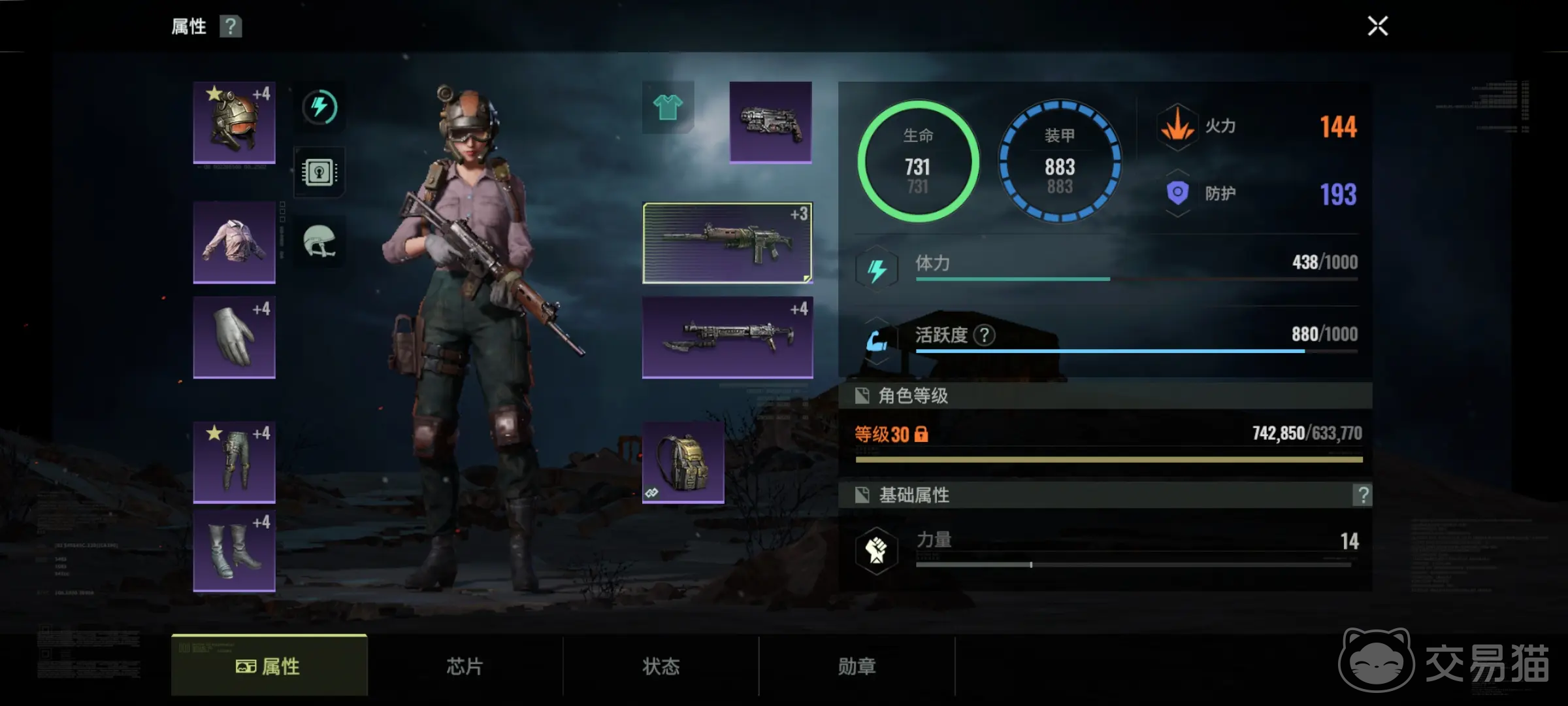Screen dimensions: 1568x706
Task: Click the question mark beside the 属性 title
Action: pyautogui.click(x=230, y=26)
